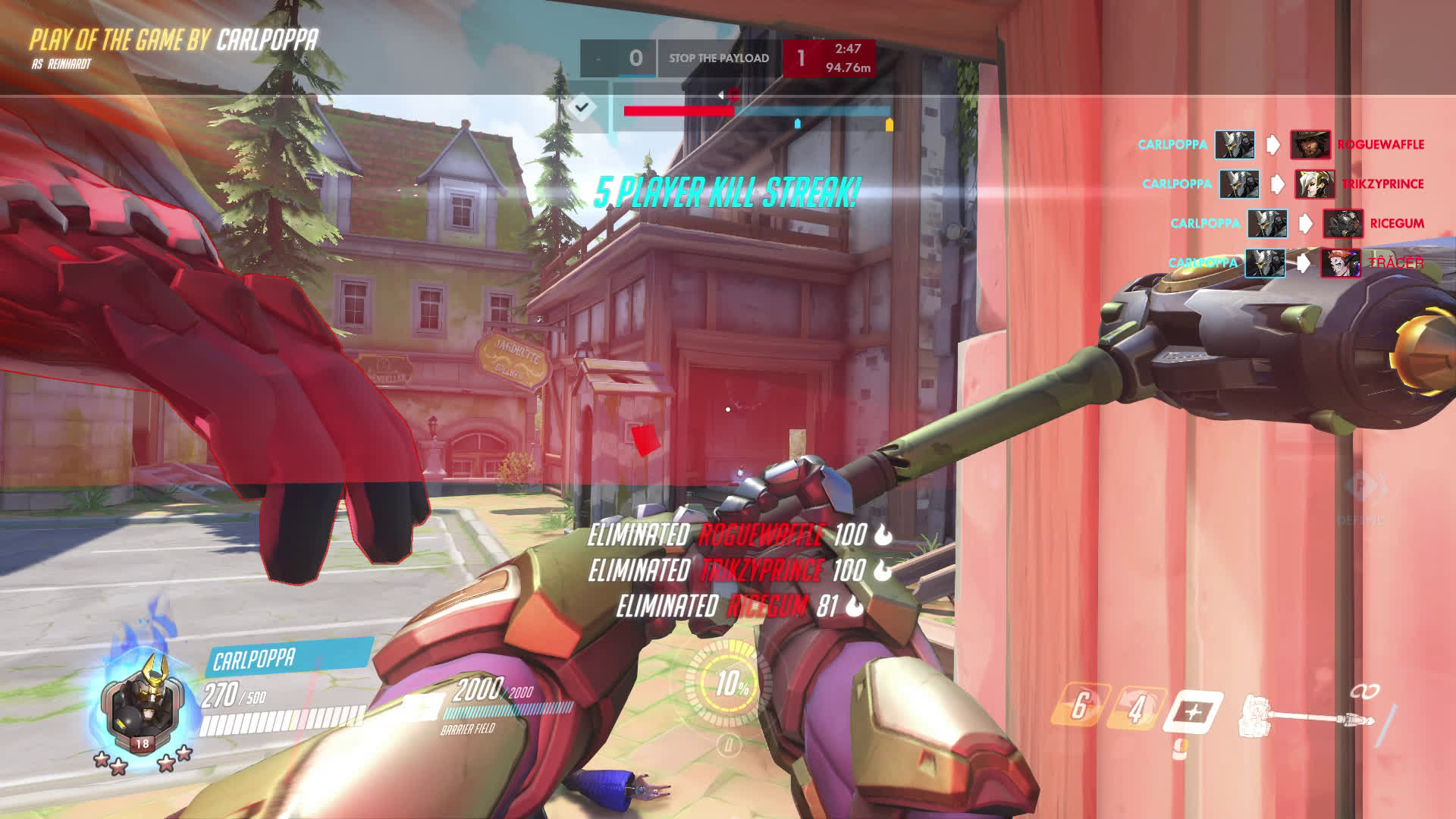Click the ultimate charge meter at 10%
The width and height of the screenshot is (1456, 819).
pyautogui.click(x=732, y=685)
